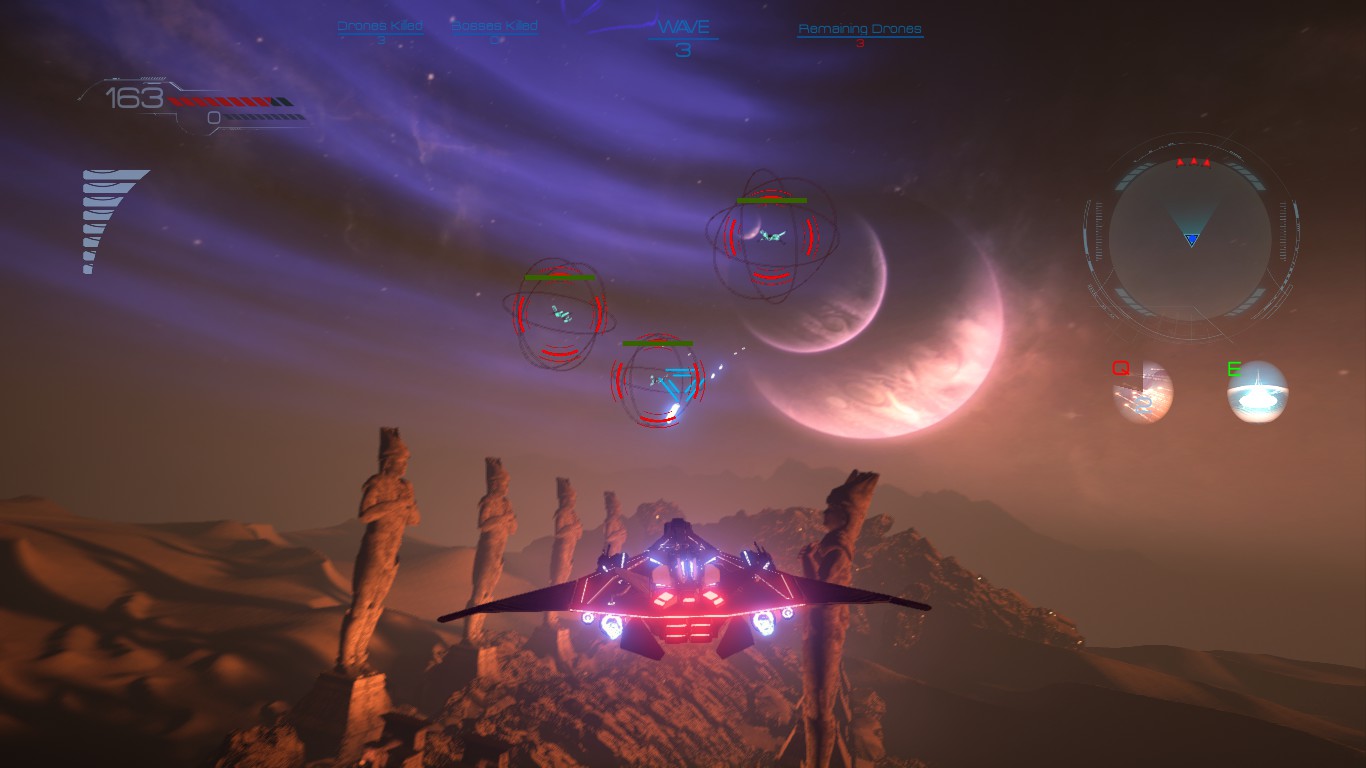Toggle the cooldown overlay on the Q ability

point(1130,380)
